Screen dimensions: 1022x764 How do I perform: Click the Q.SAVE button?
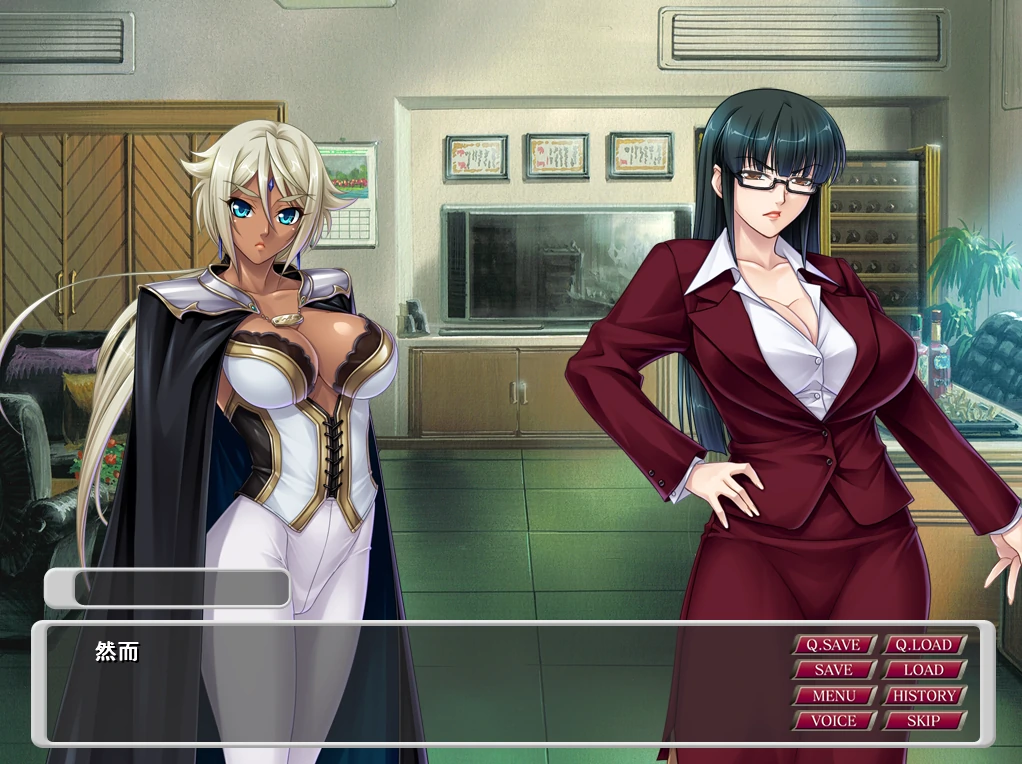(x=834, y=645)
